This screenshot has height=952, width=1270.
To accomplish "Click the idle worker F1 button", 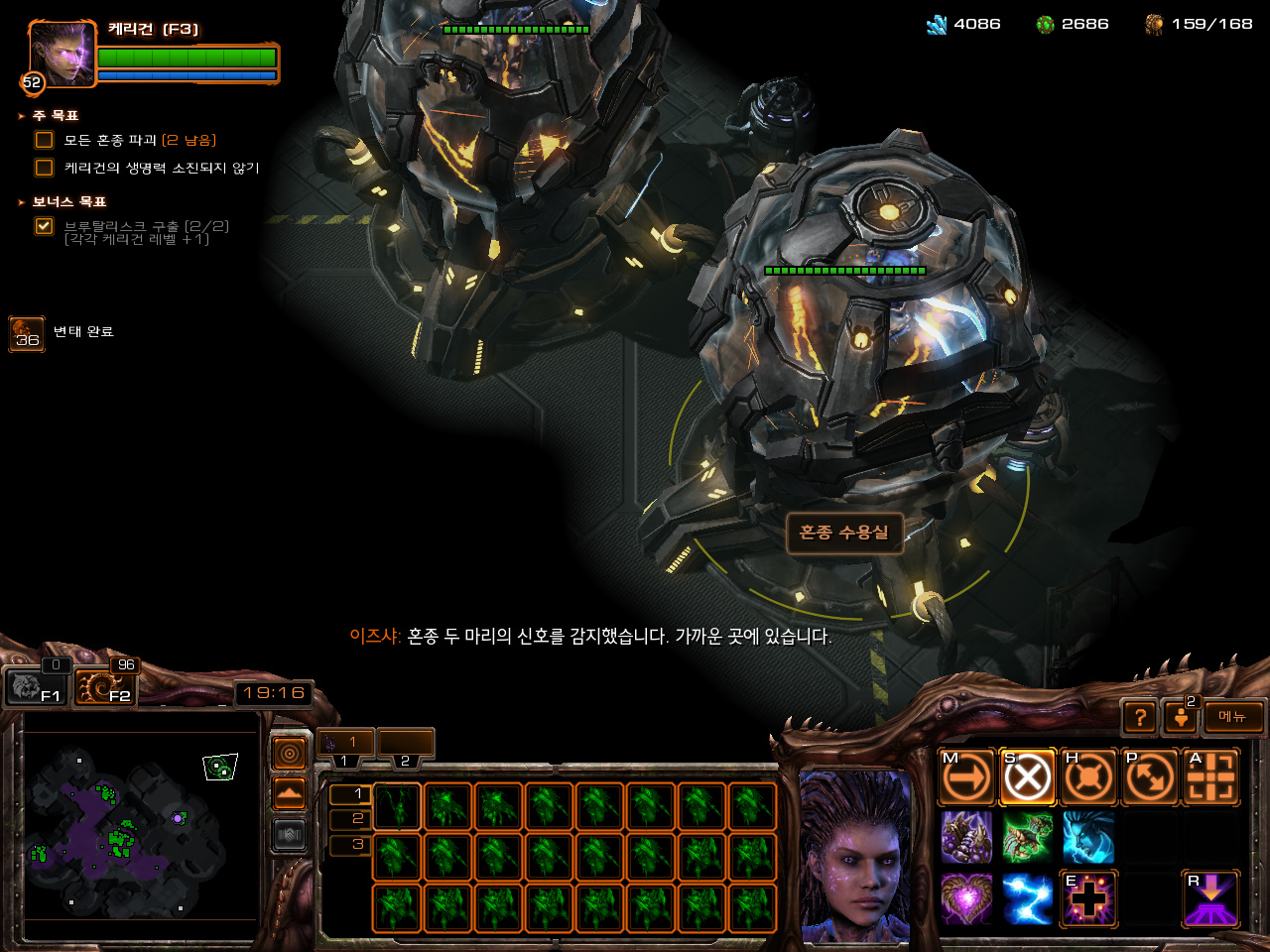I will click(x=36, y=686).
